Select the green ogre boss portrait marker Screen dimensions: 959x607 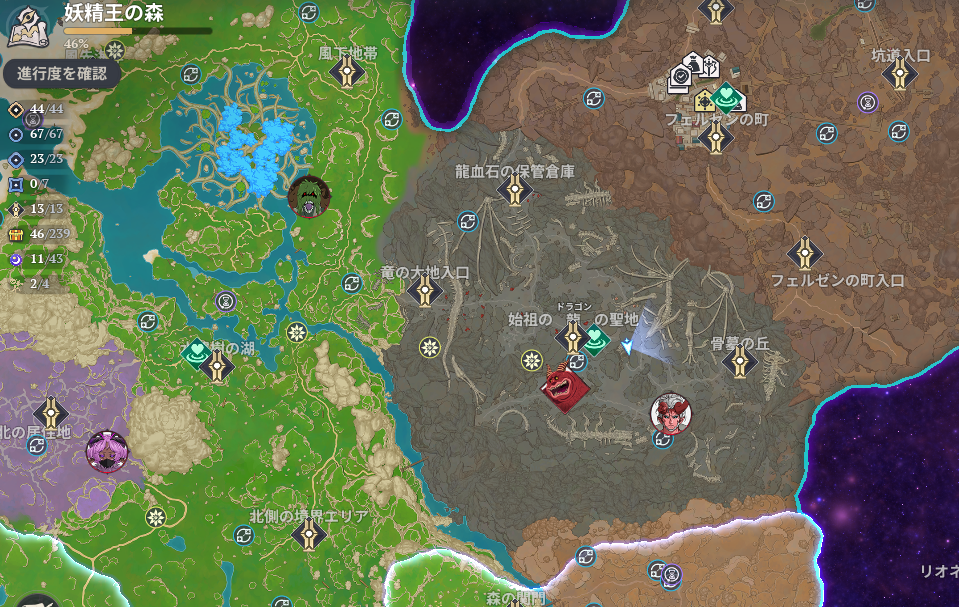click(x=307, y=197)
